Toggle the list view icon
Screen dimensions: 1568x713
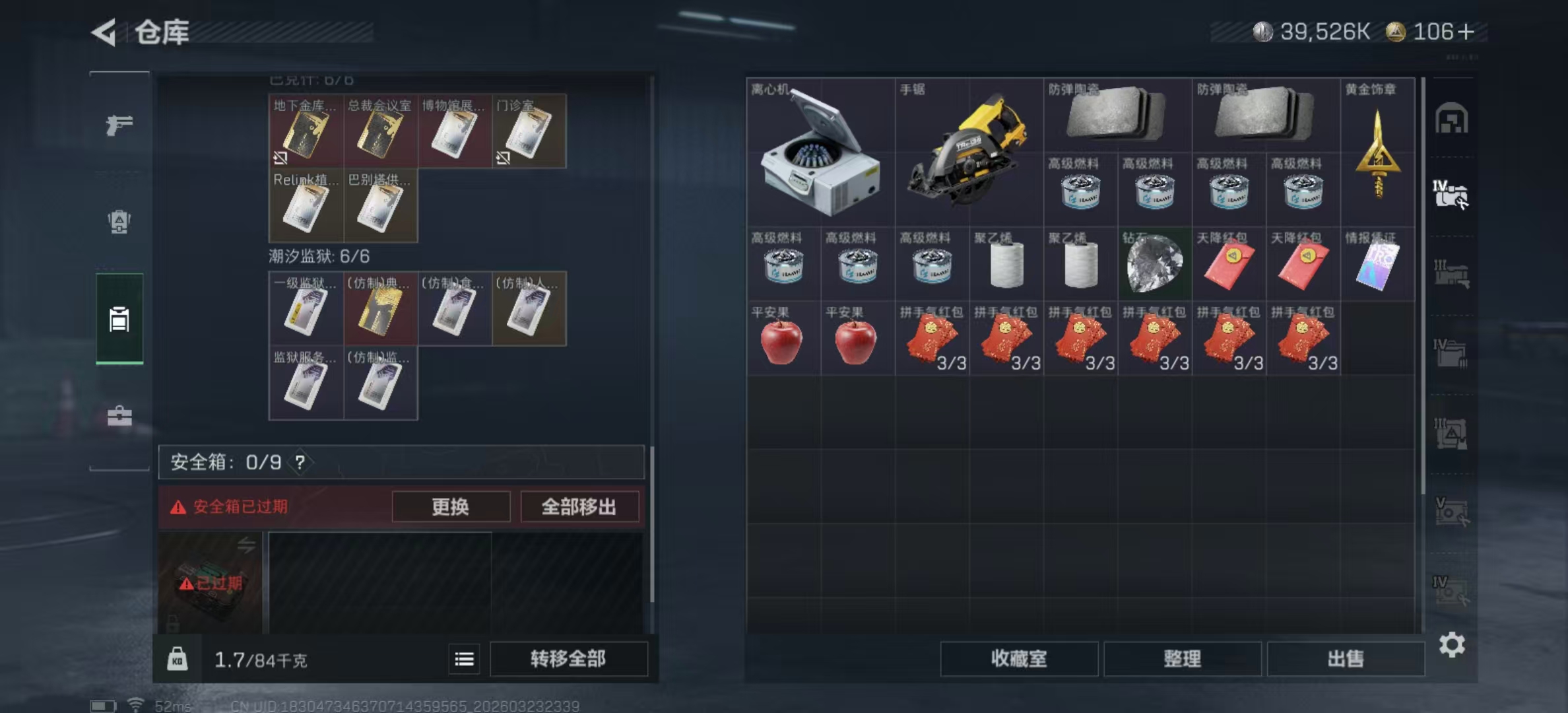(465, 659)
